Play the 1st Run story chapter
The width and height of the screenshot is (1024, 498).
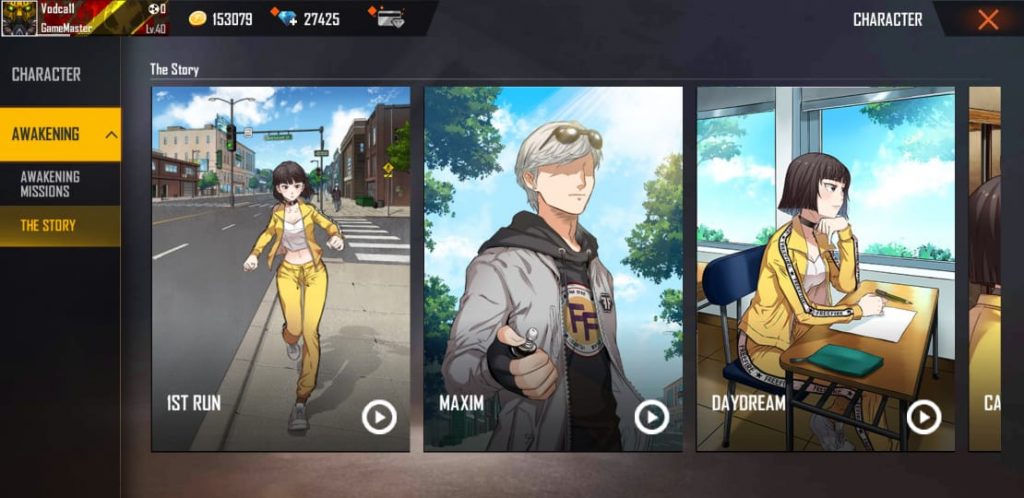coord(379,416)
